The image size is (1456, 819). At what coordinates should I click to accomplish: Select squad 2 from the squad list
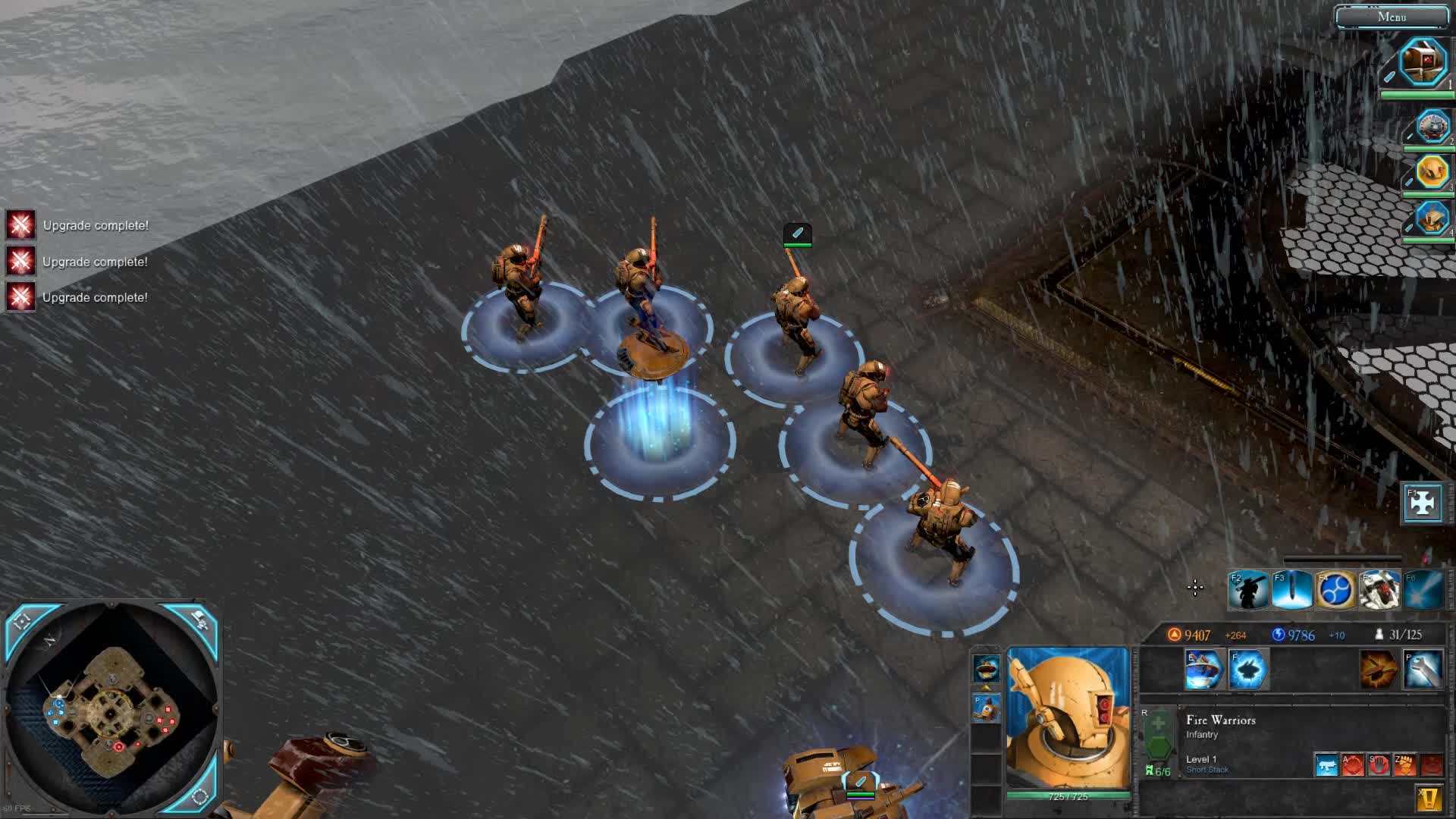click(x=1432, y=127)
